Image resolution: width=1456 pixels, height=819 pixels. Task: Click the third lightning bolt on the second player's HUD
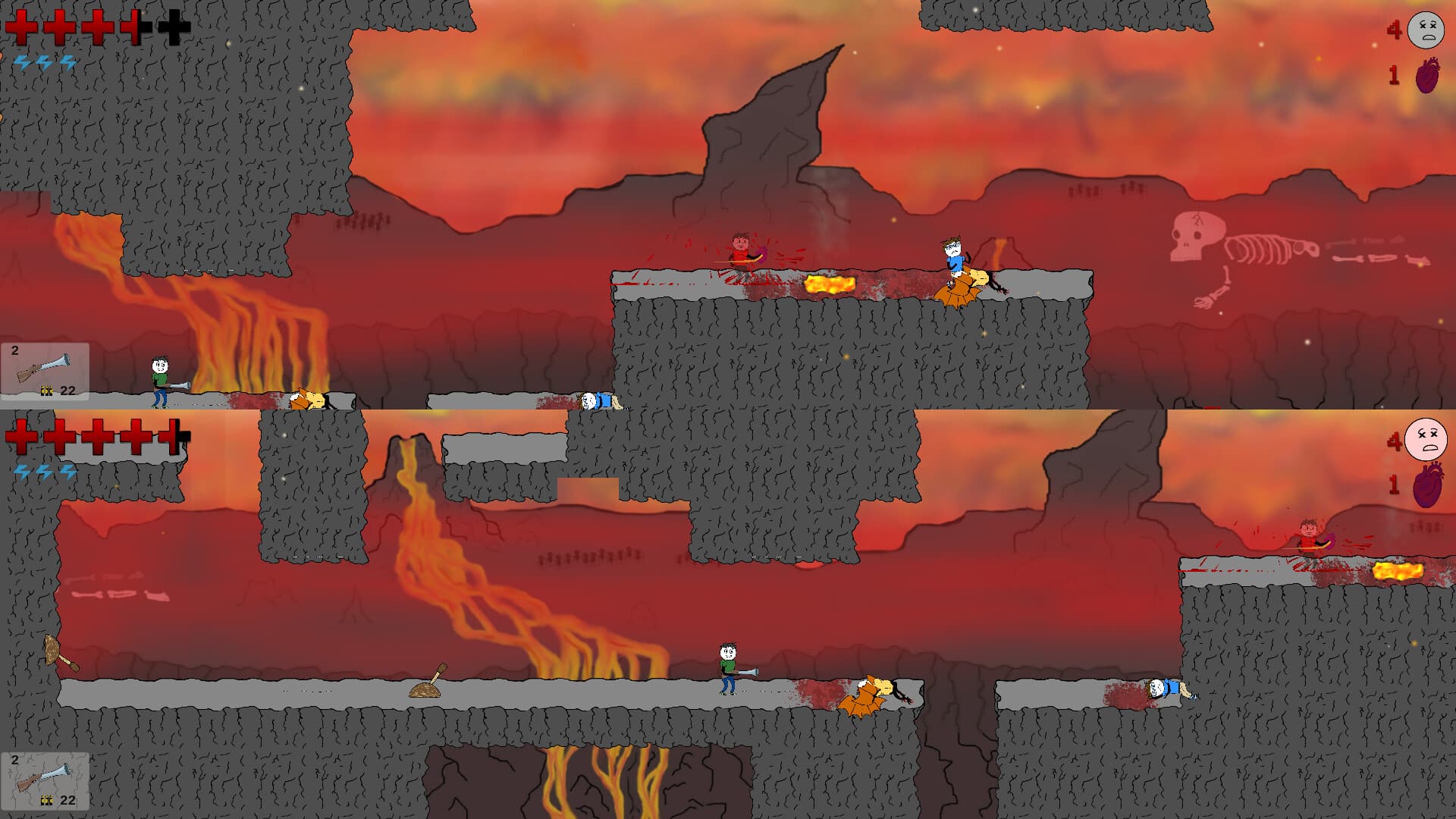coord(68,470)
